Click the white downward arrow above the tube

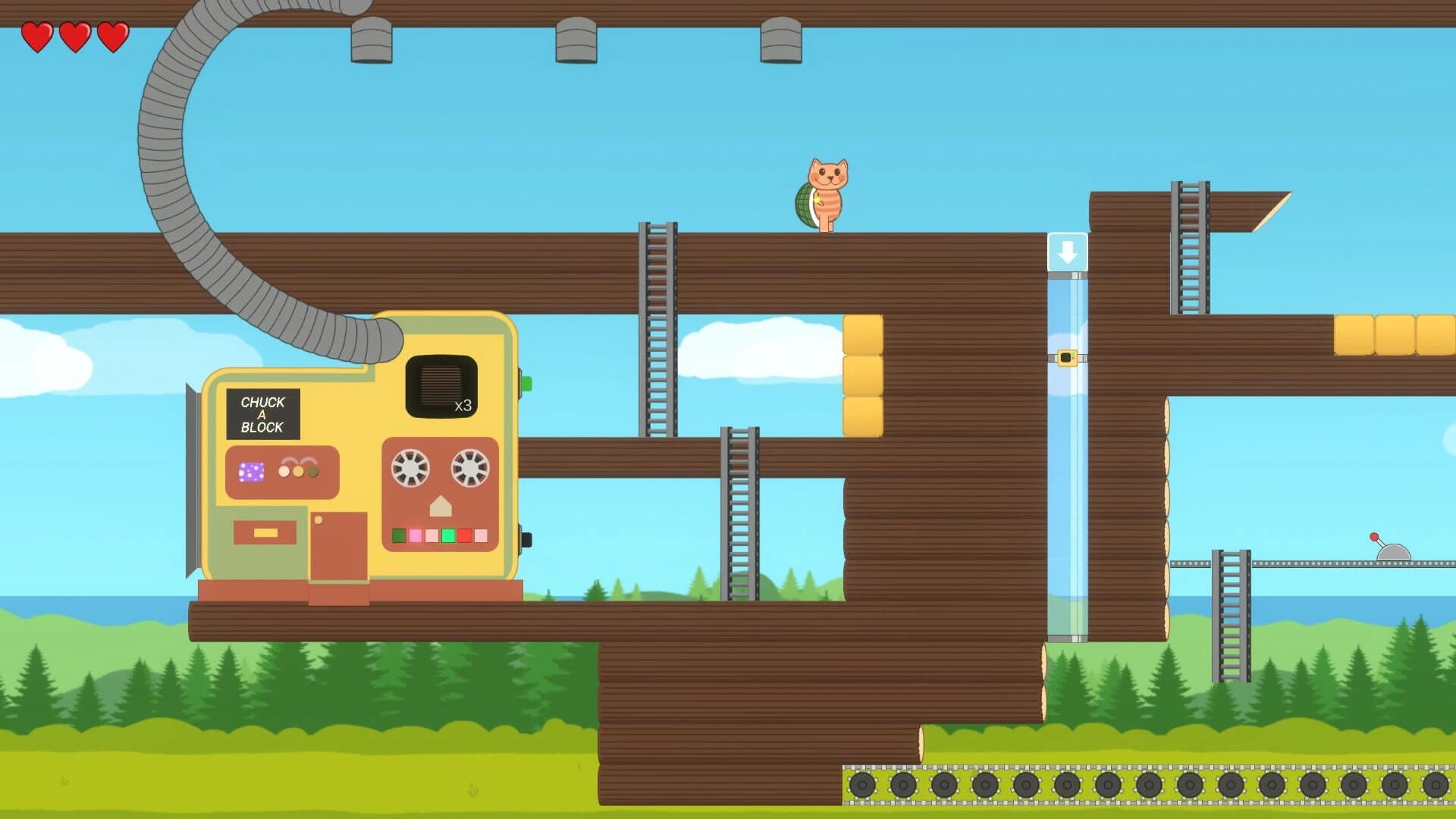[x=1070, y=250]
